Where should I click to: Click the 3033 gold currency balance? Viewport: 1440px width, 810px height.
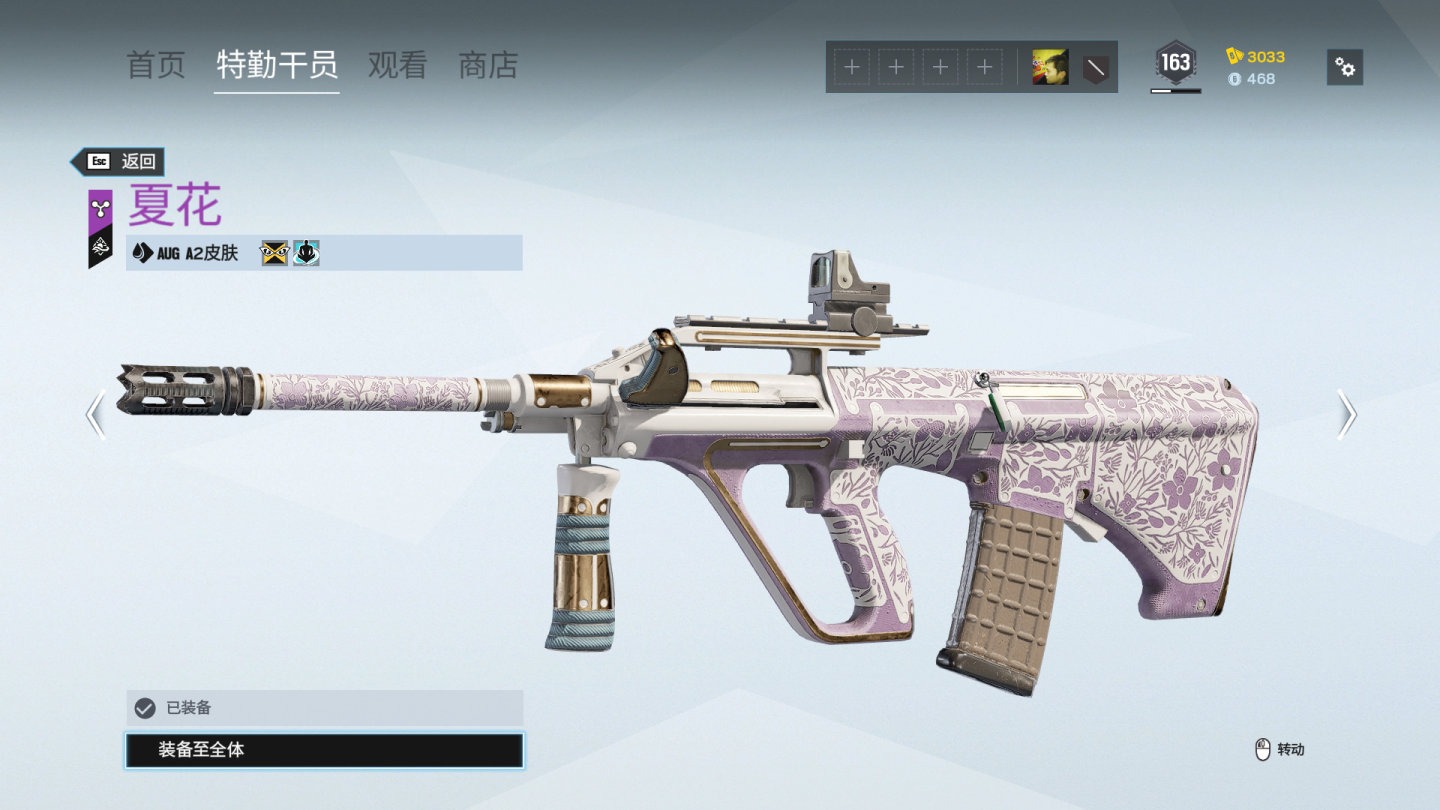tap(1256, 56)
